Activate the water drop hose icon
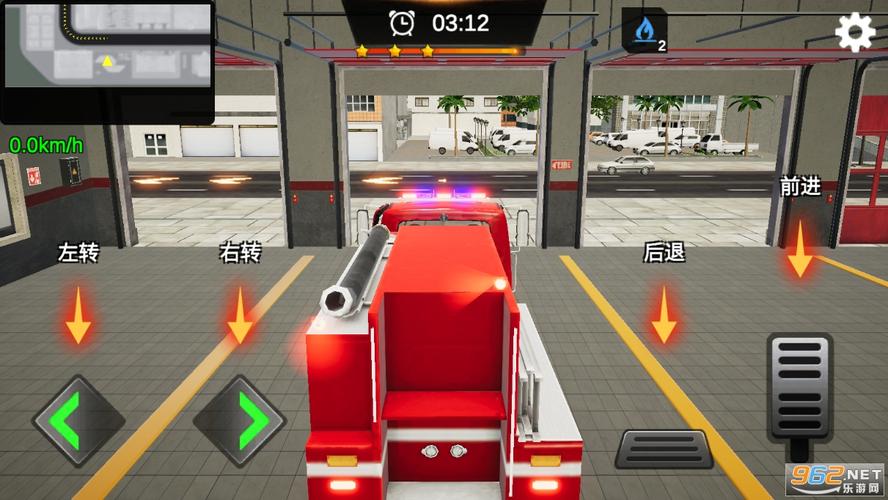Viewport: 888px width, 500px height. point(644,30)
